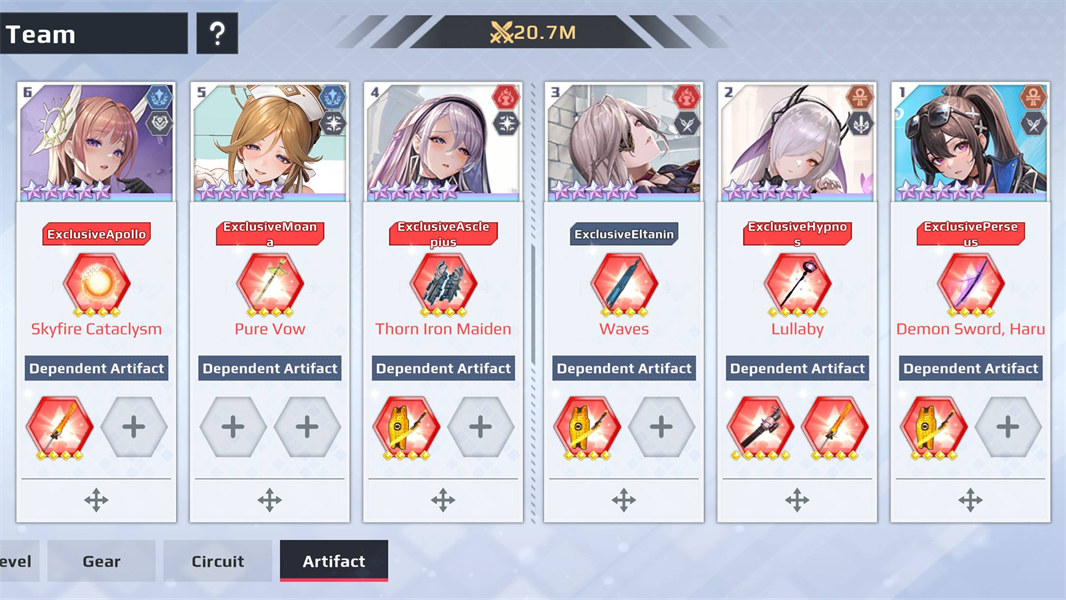
Task: Select the Pure Vow exclusive artifact
Action: coord(270,285)
